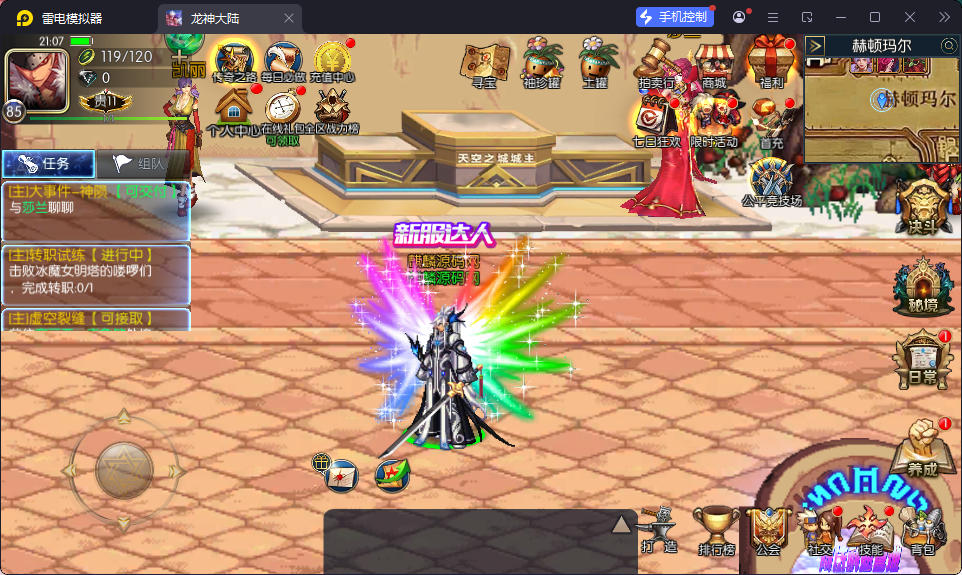Viewport: 962px width, 575px height.
Task: Open the 福利 gift box rewards
Action: pyautogui.click(x=770, y=64)
